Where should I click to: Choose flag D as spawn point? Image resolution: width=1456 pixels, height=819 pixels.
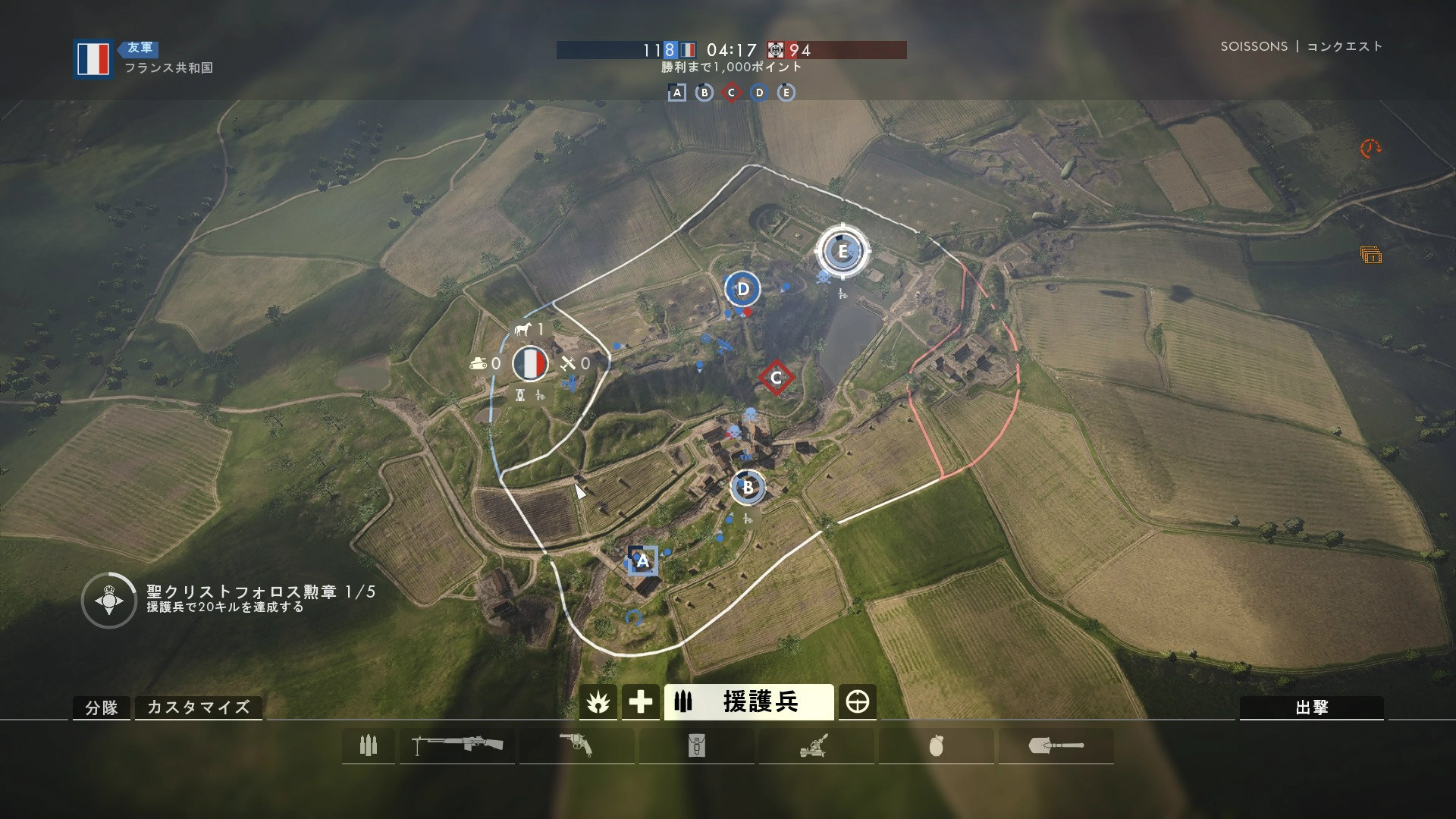pos(743,289)
